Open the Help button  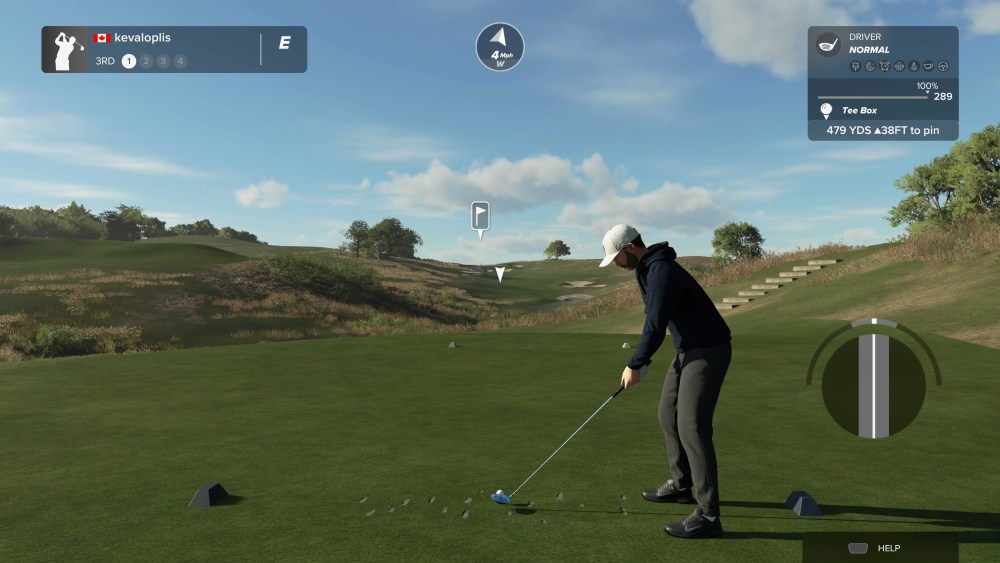879,548
